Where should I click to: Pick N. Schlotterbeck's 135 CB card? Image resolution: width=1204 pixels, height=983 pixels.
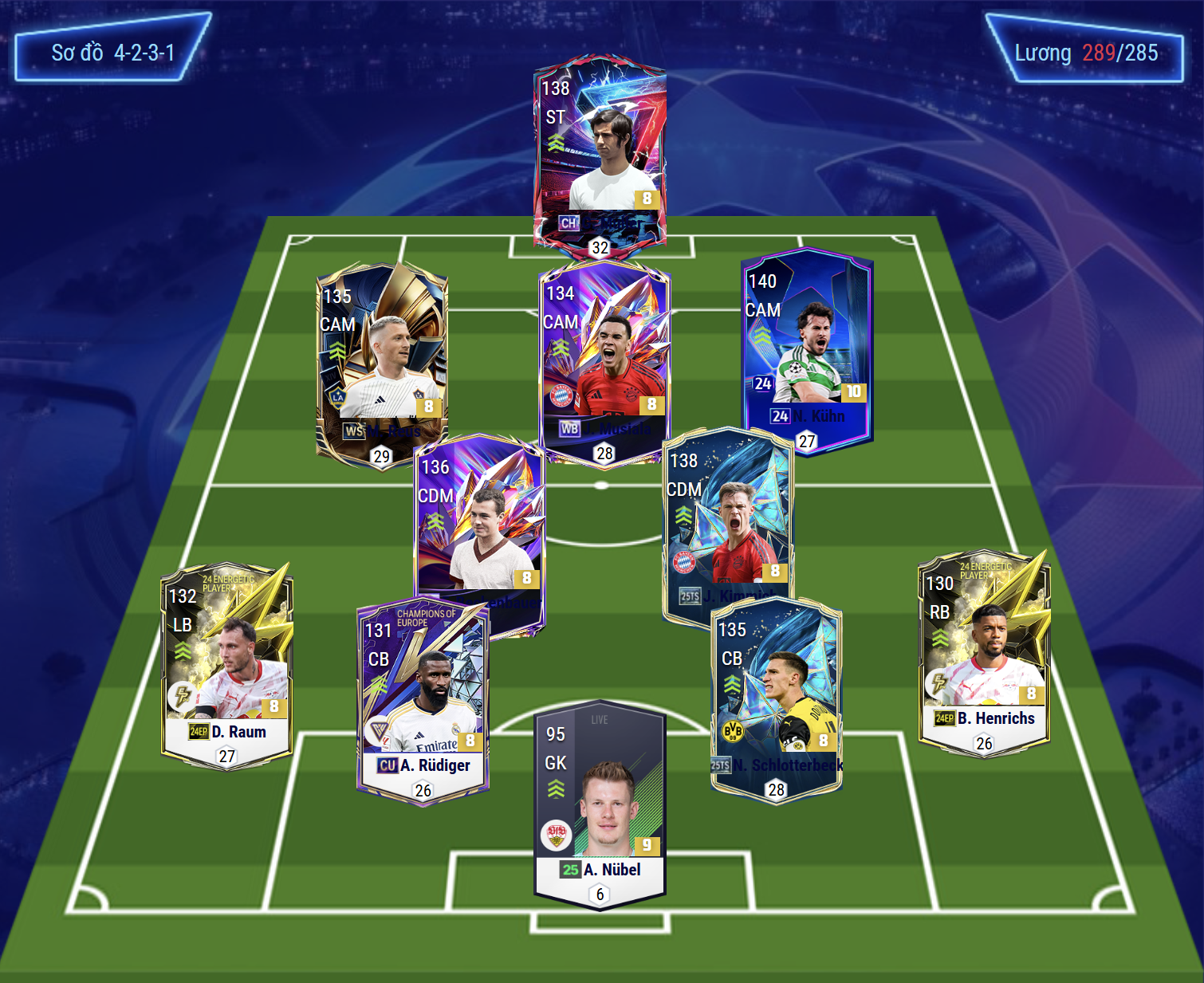pyautogui.click(x=776, y=698)
